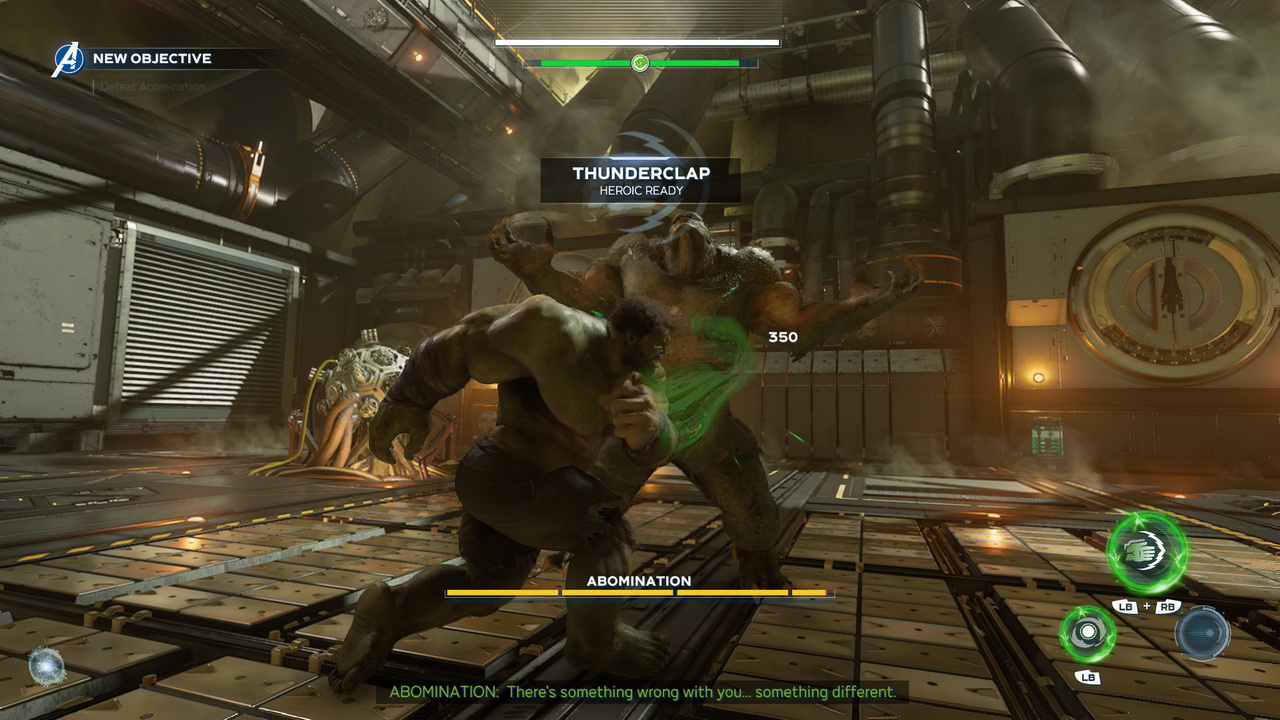The image size is (1280, 720).
Task: Activate the Thunderclap fist ability icon
Action: tap(1147, 553)
